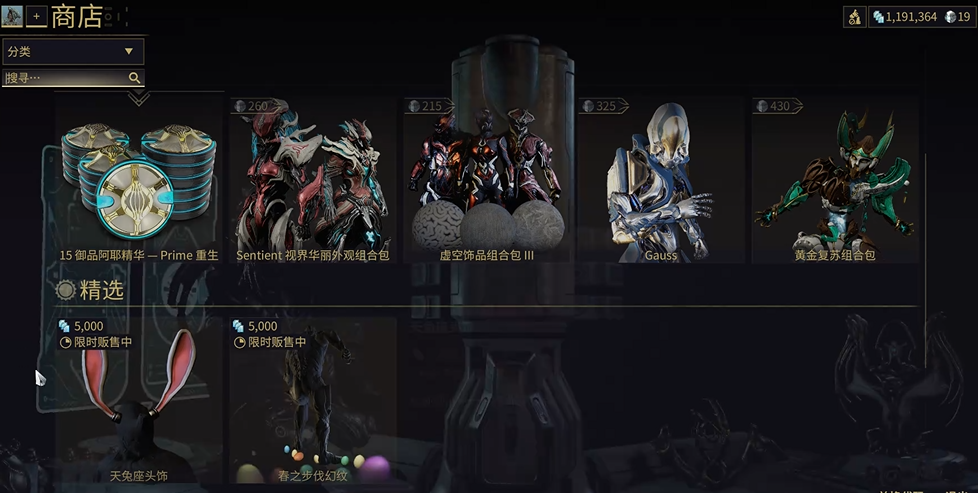Select the 15 御品阿耶精华 Prime 重生 pack

[x=139, y=180]
